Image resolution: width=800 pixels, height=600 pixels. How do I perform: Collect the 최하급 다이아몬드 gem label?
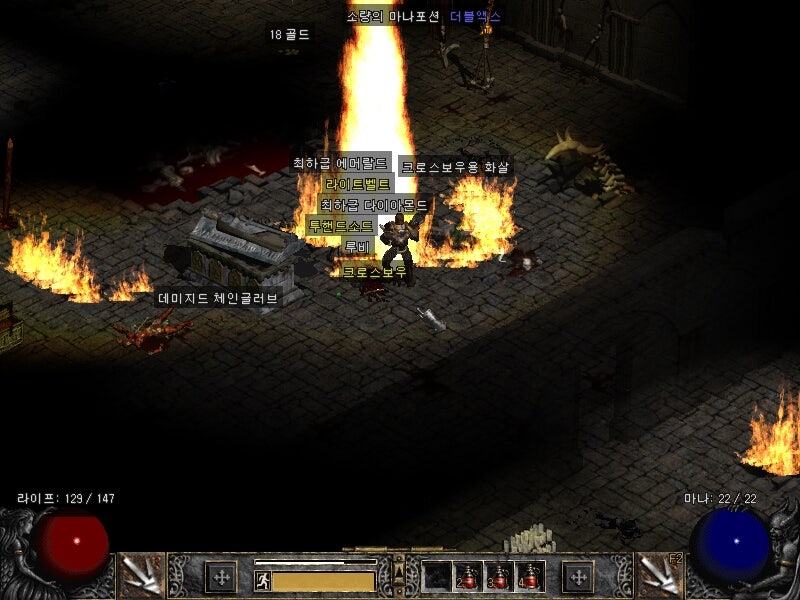[374, 205]
